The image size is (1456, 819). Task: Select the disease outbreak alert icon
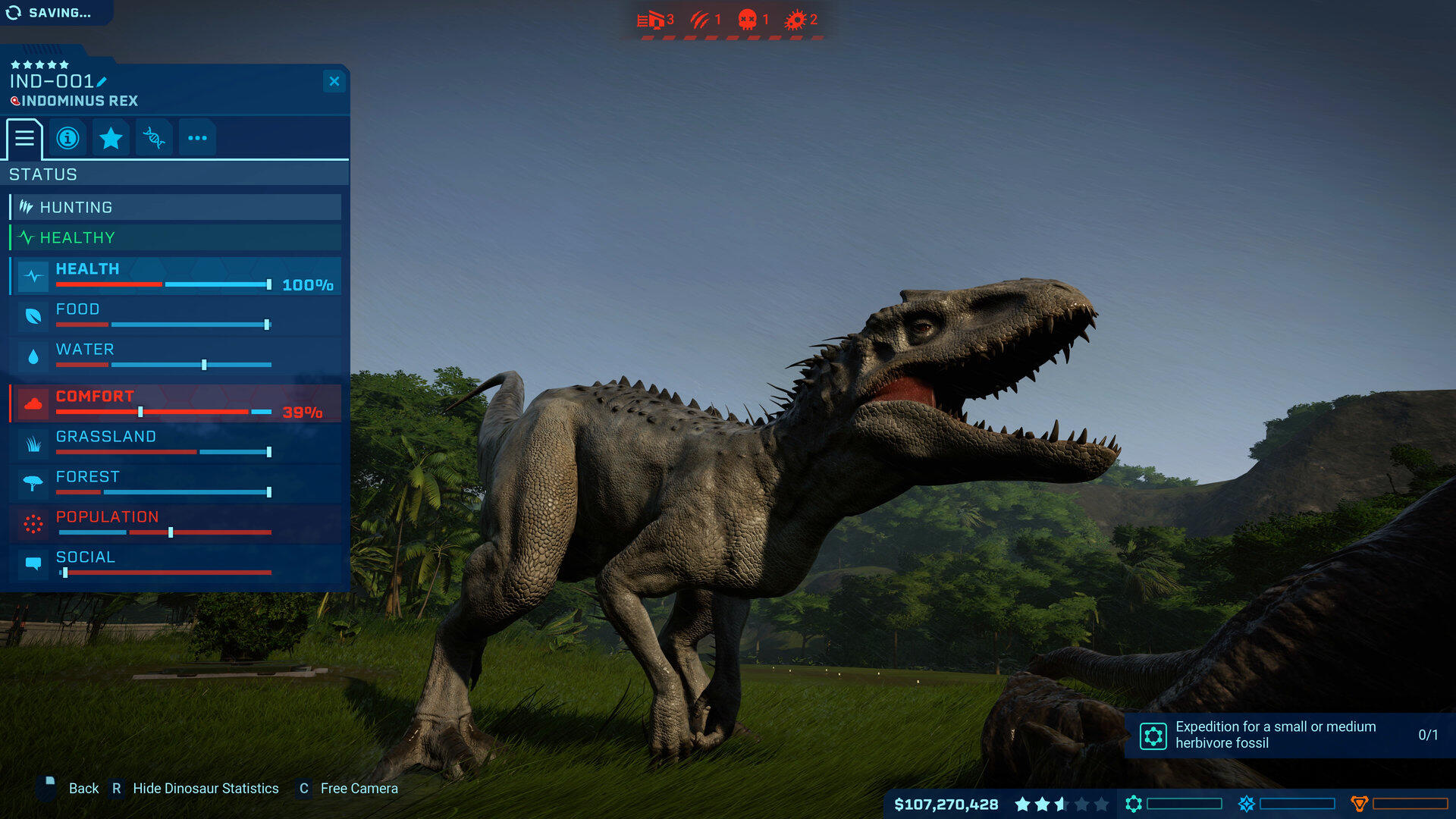795,20
